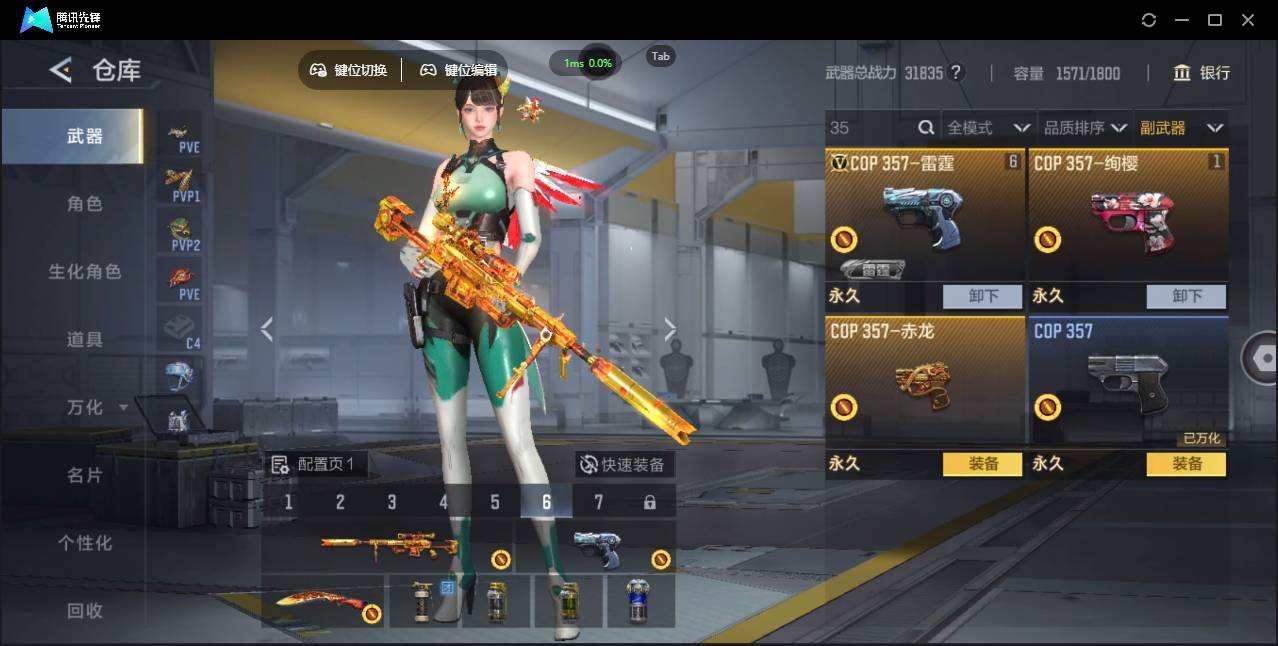Go to the 回收 recycle tab
Image resolution: width=1278 pixels, height=646 pixels.
pyautogui.click(x=85, y=610)
